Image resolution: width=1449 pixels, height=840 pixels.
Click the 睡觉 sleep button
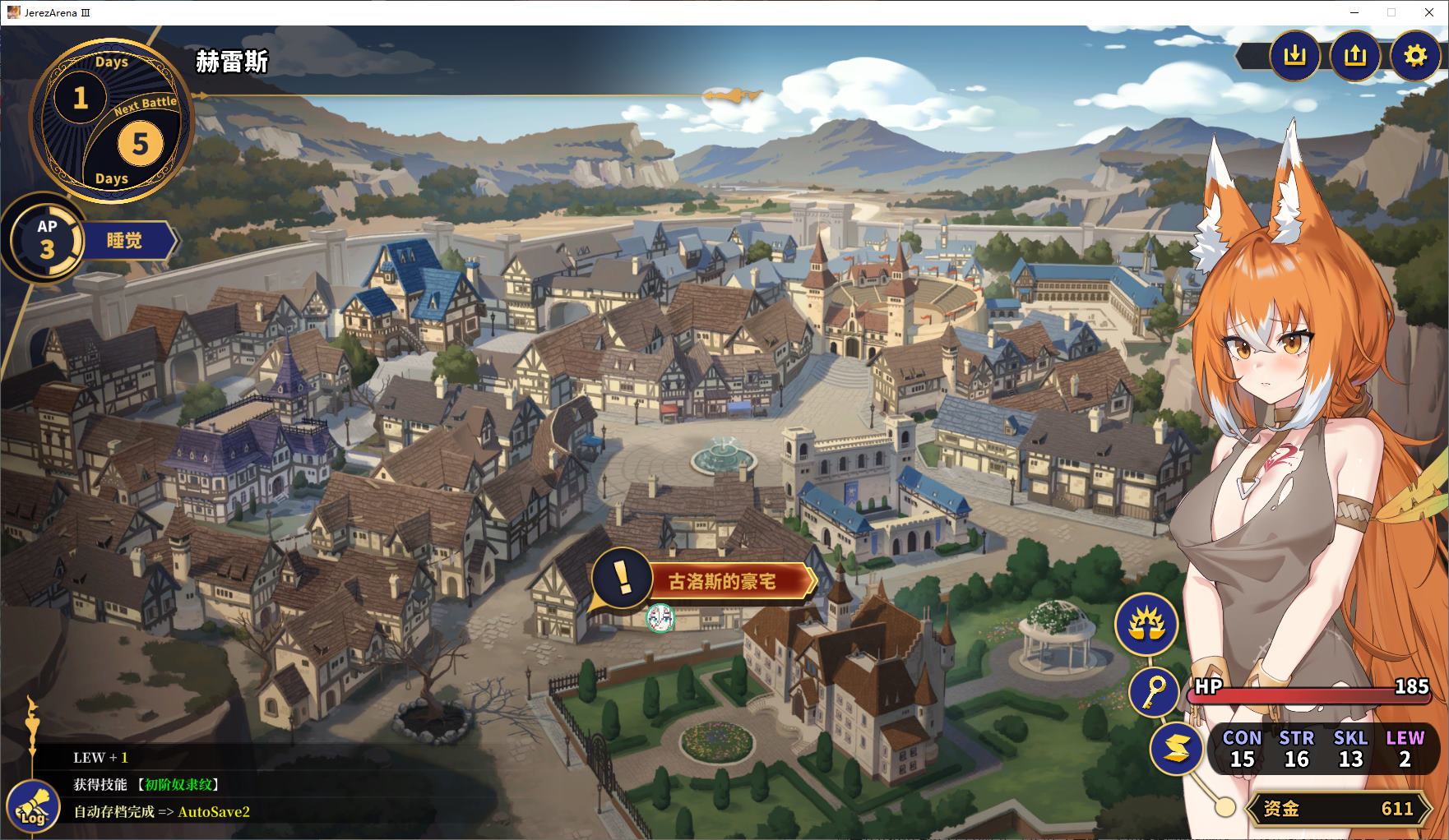point(126,241)
